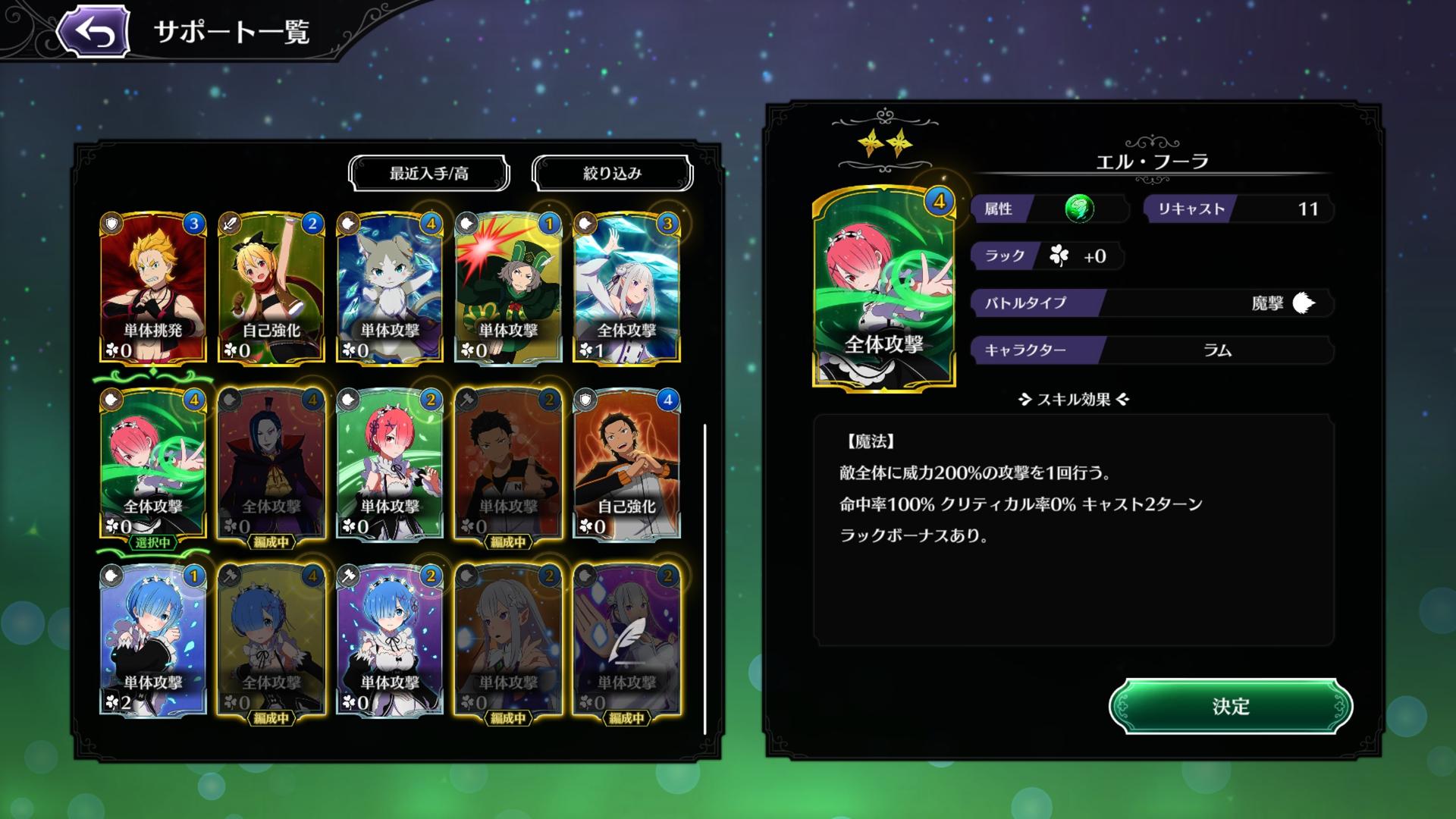Viewport: 1456px width, 819px height.
Task: Click the card list scrollbar
Action: (x=705, y=578)
